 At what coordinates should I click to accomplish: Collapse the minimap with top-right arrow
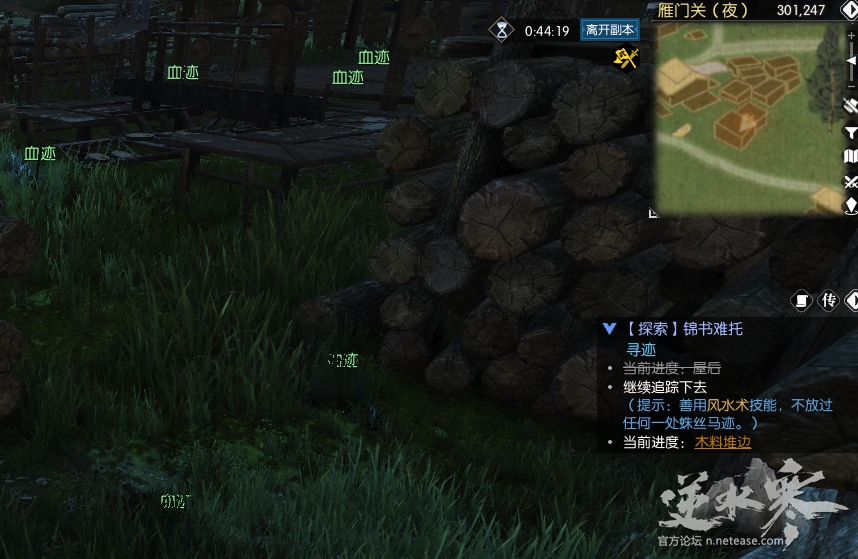coord(849,10)
